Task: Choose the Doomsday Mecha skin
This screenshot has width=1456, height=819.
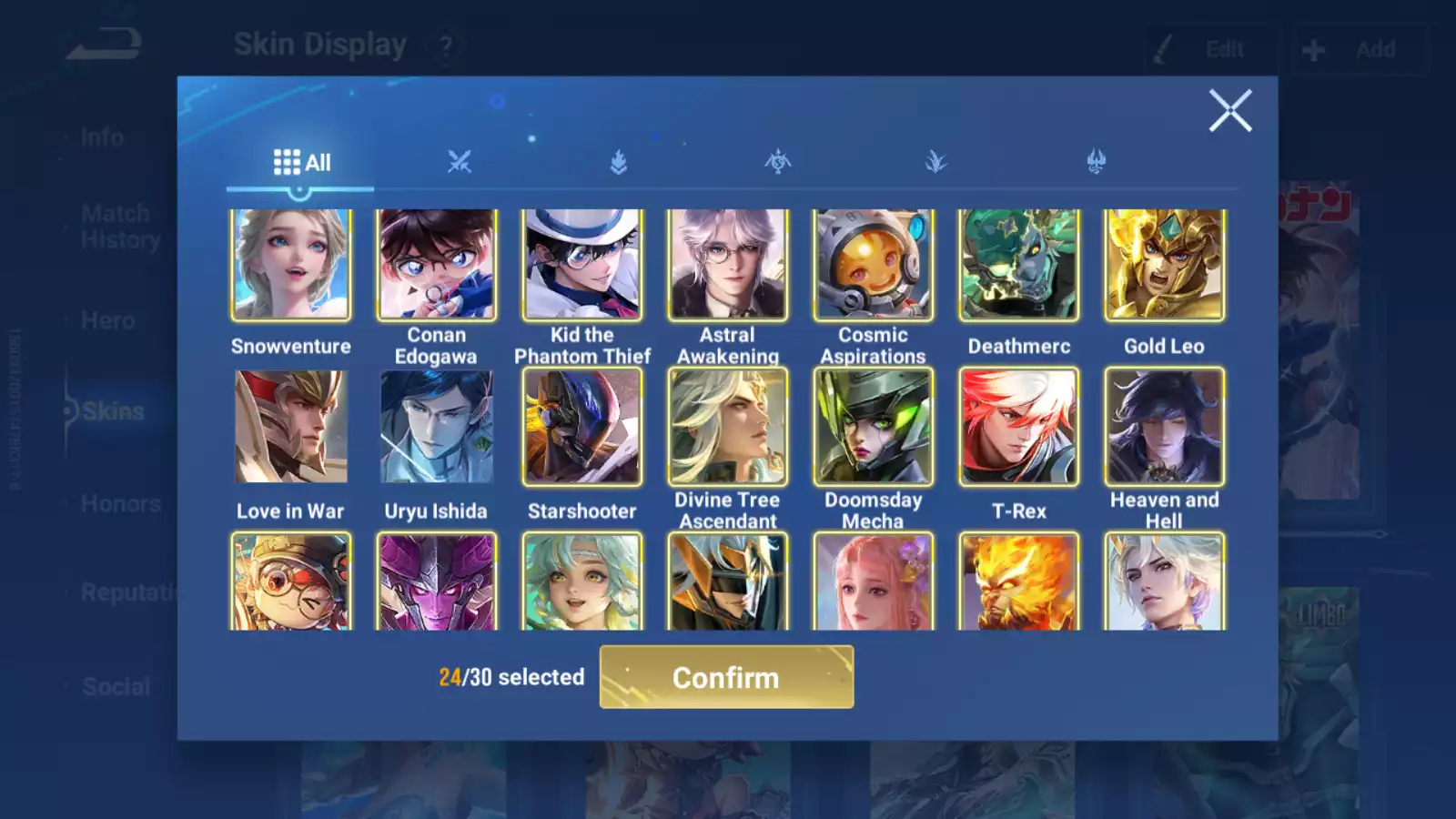Action: 874,427
